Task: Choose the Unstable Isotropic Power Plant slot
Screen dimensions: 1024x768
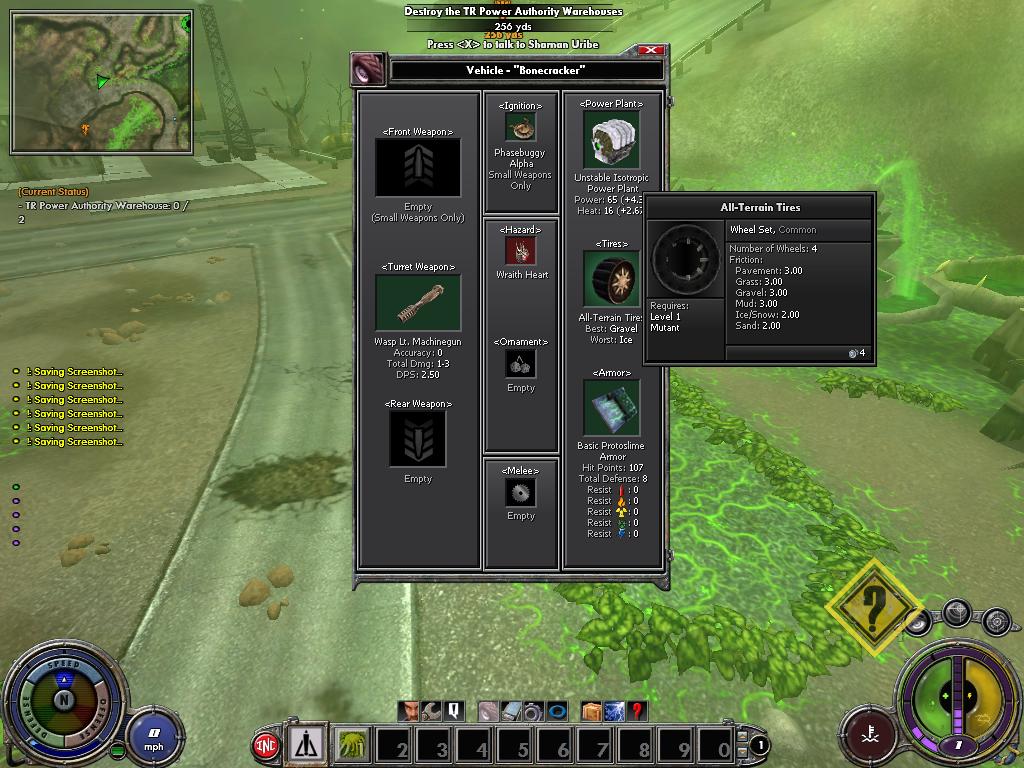Action: pos(612,141)
